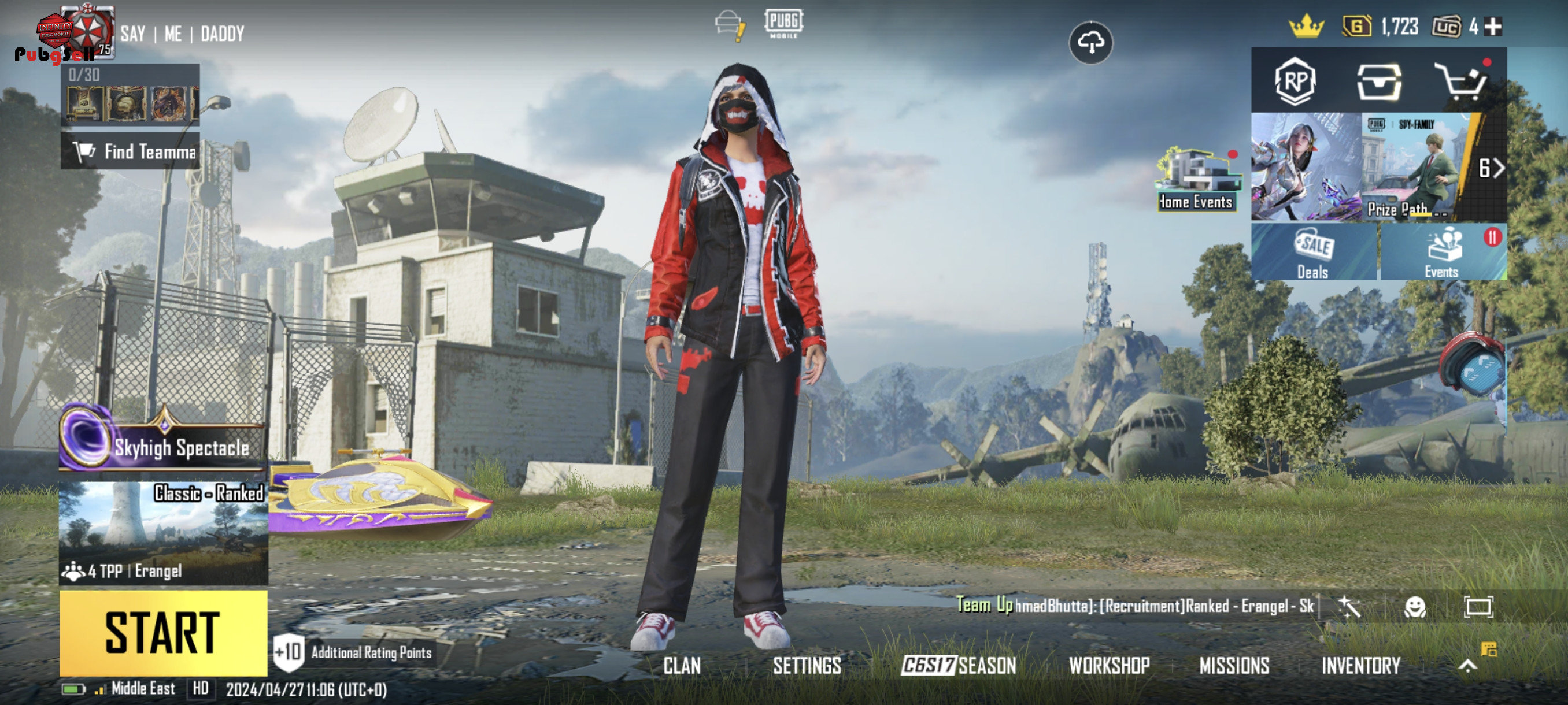Tap the yellow START button
Screen dimensions: 1568x705
[163, 633]
